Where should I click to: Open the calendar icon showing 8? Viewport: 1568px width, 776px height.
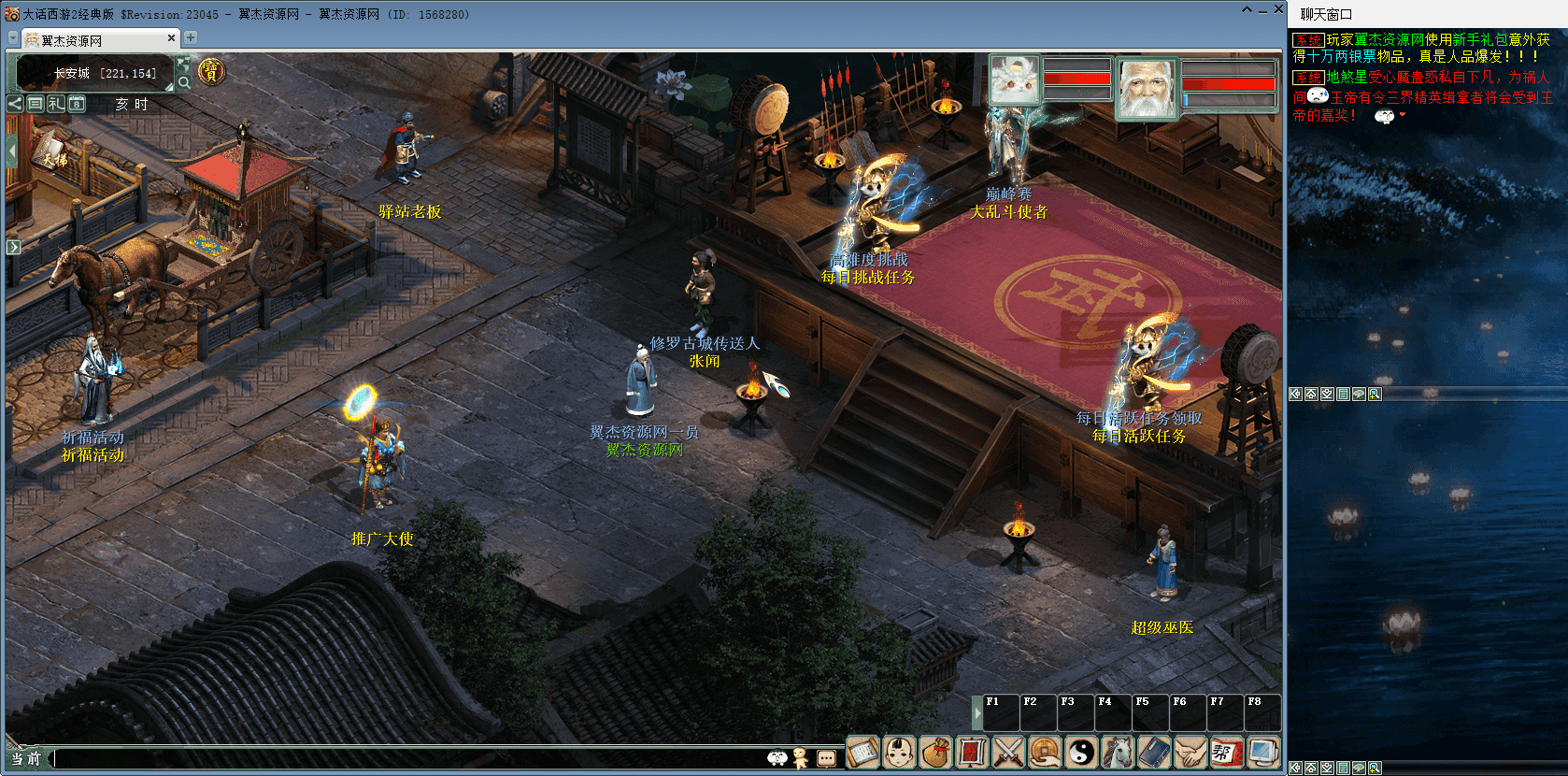pyautogui.click(x=77, y=104)
